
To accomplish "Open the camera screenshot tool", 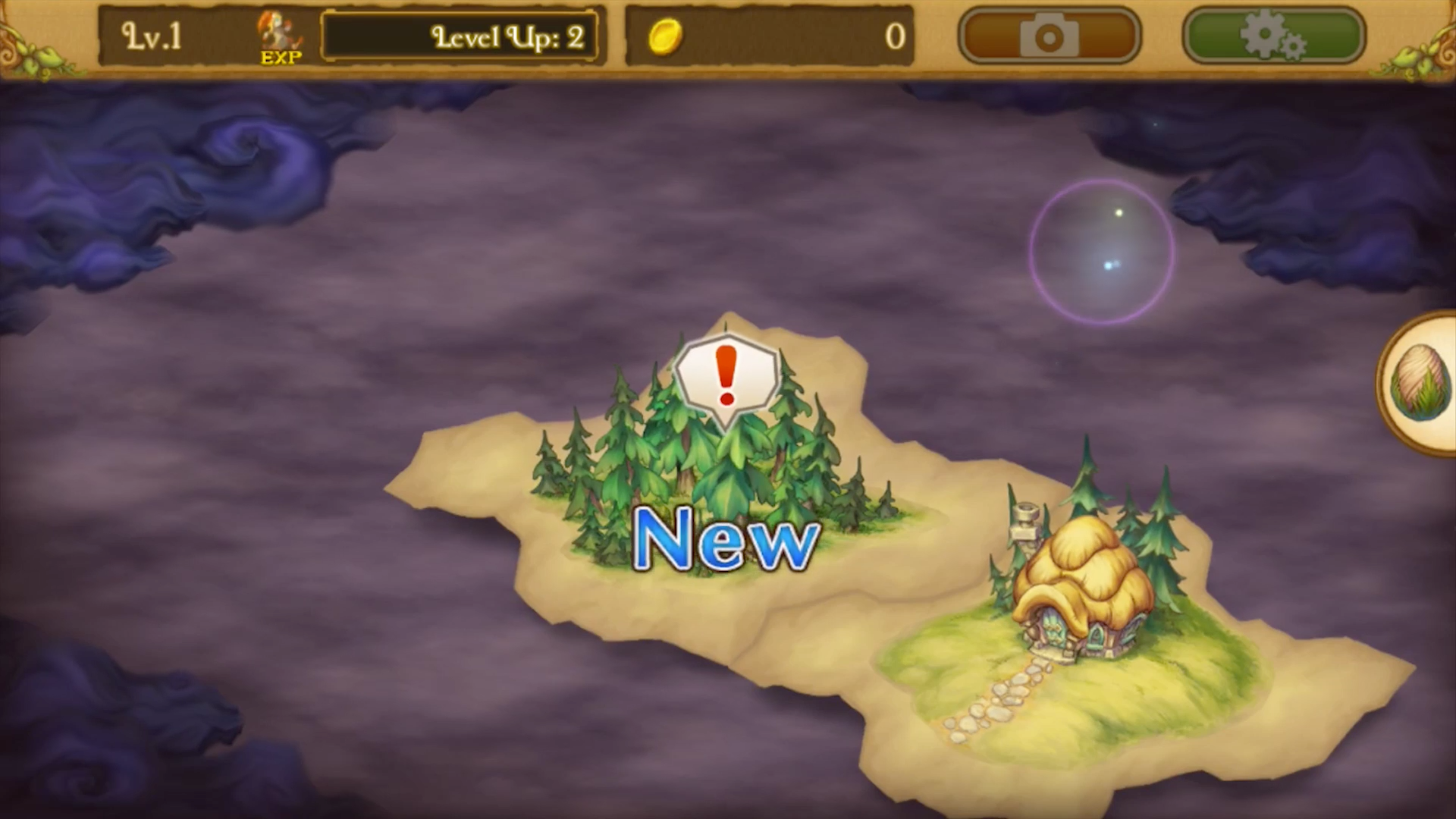I will [1050, 35].
